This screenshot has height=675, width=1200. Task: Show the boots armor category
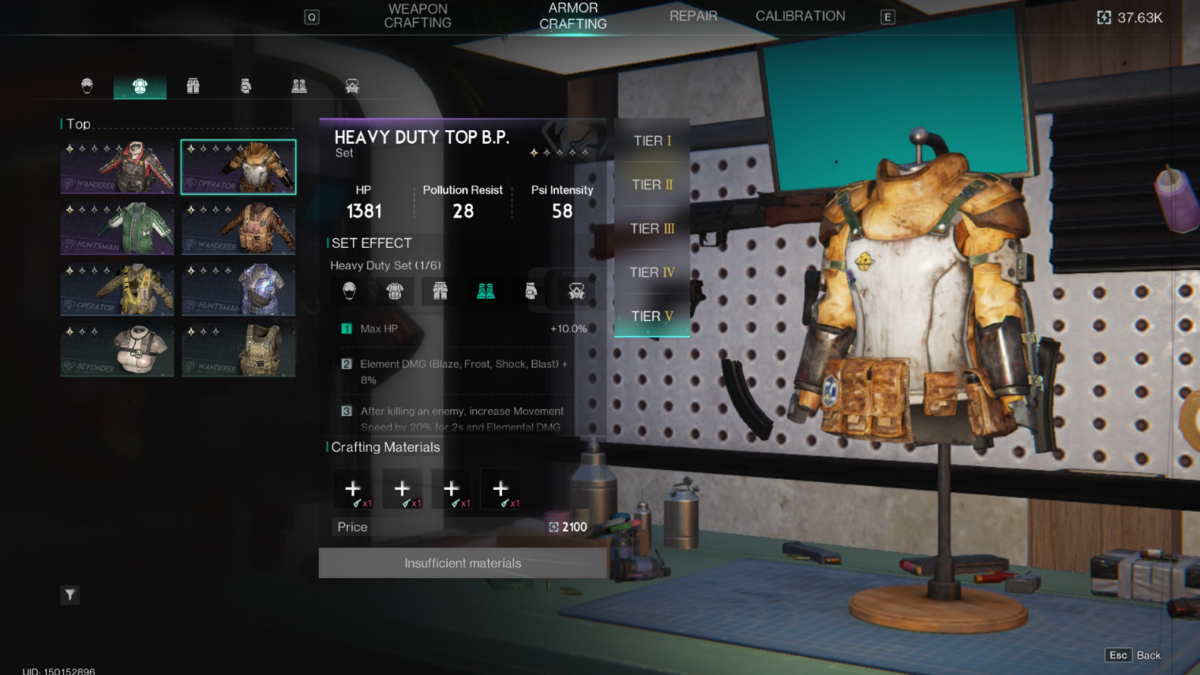point(299,86)
